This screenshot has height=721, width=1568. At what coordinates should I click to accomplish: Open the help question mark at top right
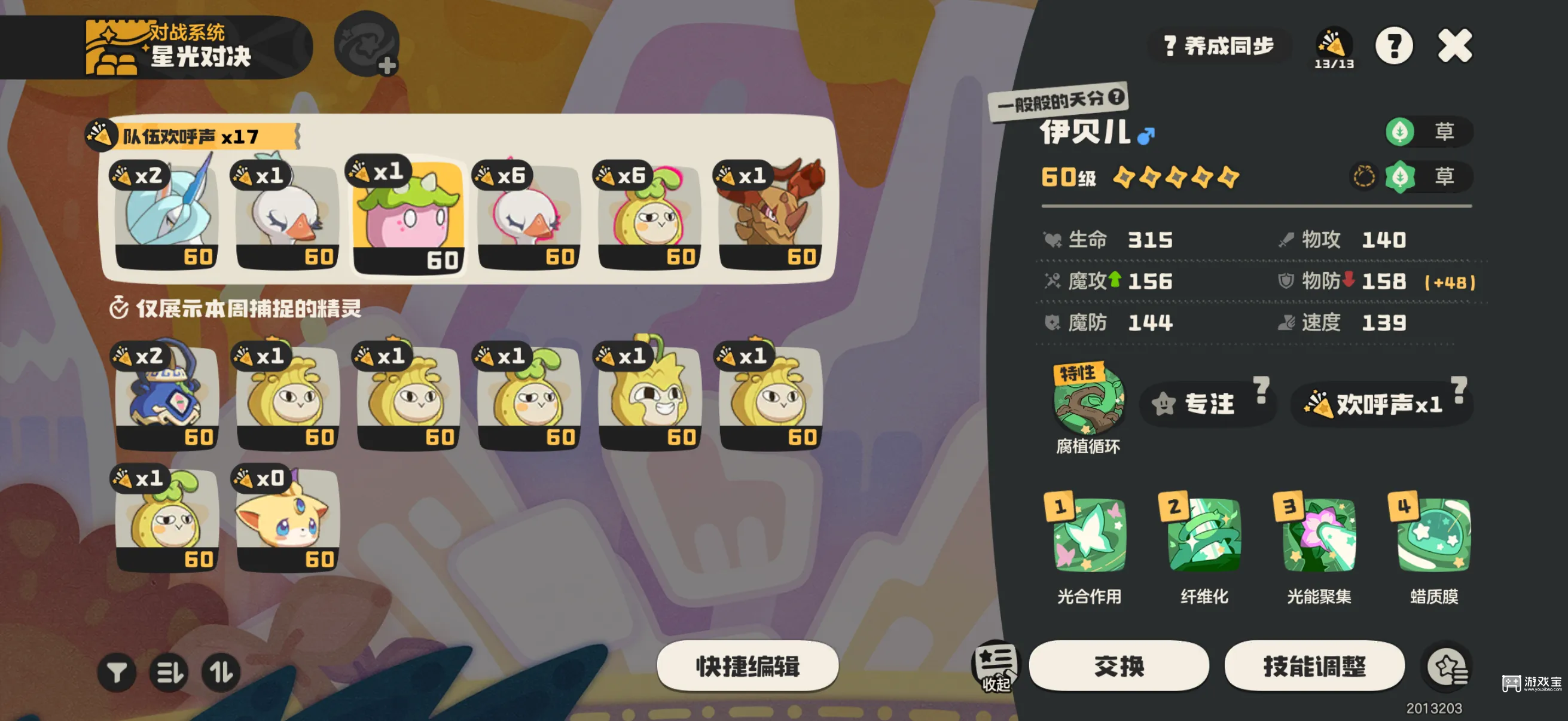click(1395, 45)
